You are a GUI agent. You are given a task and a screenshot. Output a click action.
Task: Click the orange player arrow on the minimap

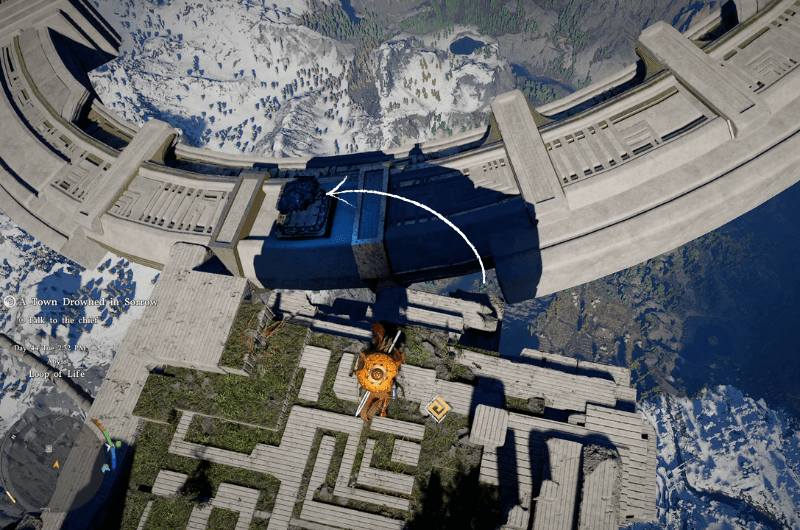56,463
